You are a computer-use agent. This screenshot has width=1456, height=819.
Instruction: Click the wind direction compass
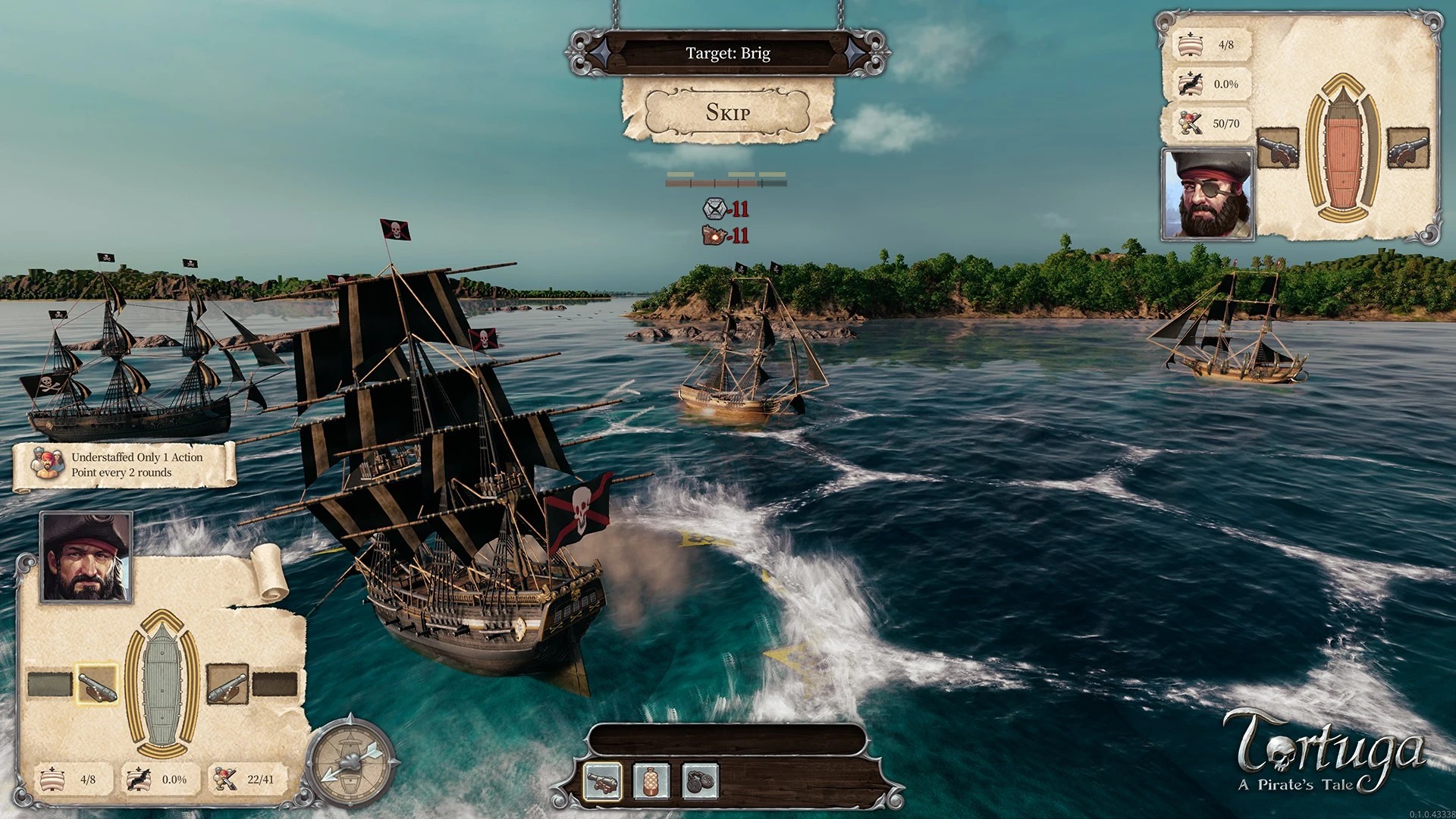coord(351,759)
